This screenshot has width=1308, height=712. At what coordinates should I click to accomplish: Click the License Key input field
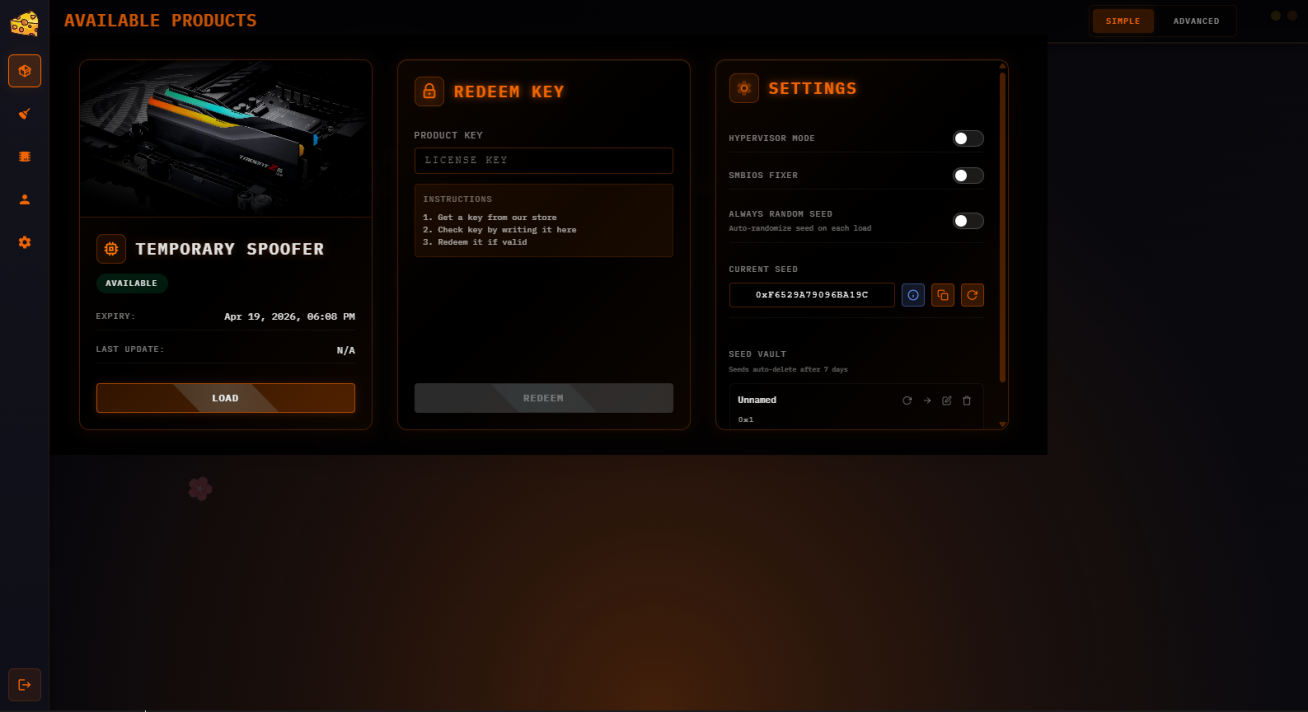[x=543, y=160]
